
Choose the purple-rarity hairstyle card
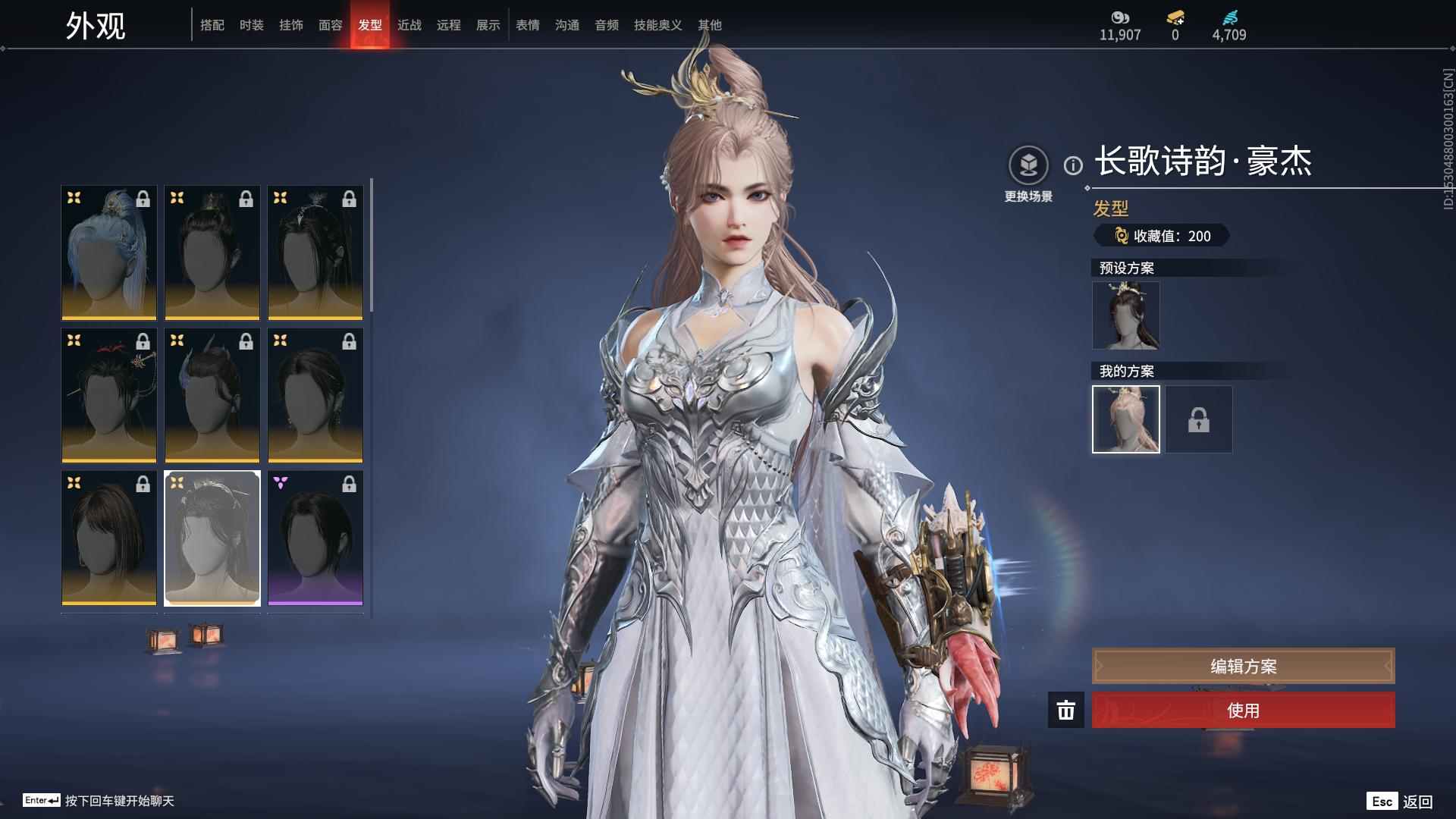(315, 538)
